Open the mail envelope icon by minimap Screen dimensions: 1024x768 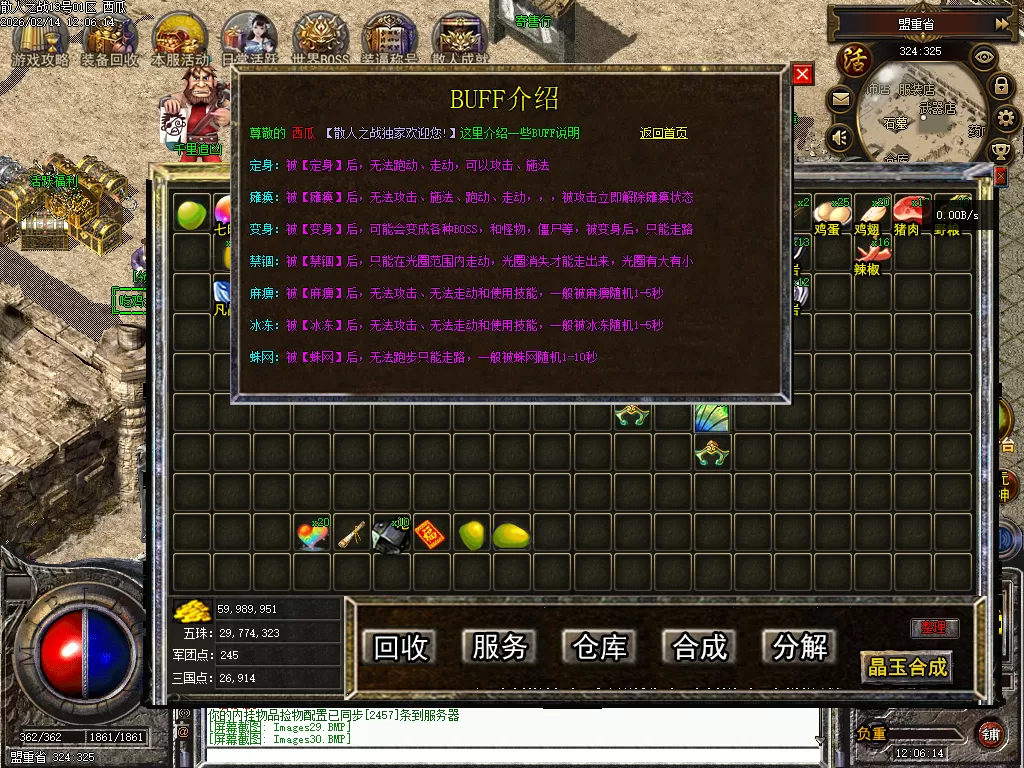pyautogui.click(x=839, y=99)
